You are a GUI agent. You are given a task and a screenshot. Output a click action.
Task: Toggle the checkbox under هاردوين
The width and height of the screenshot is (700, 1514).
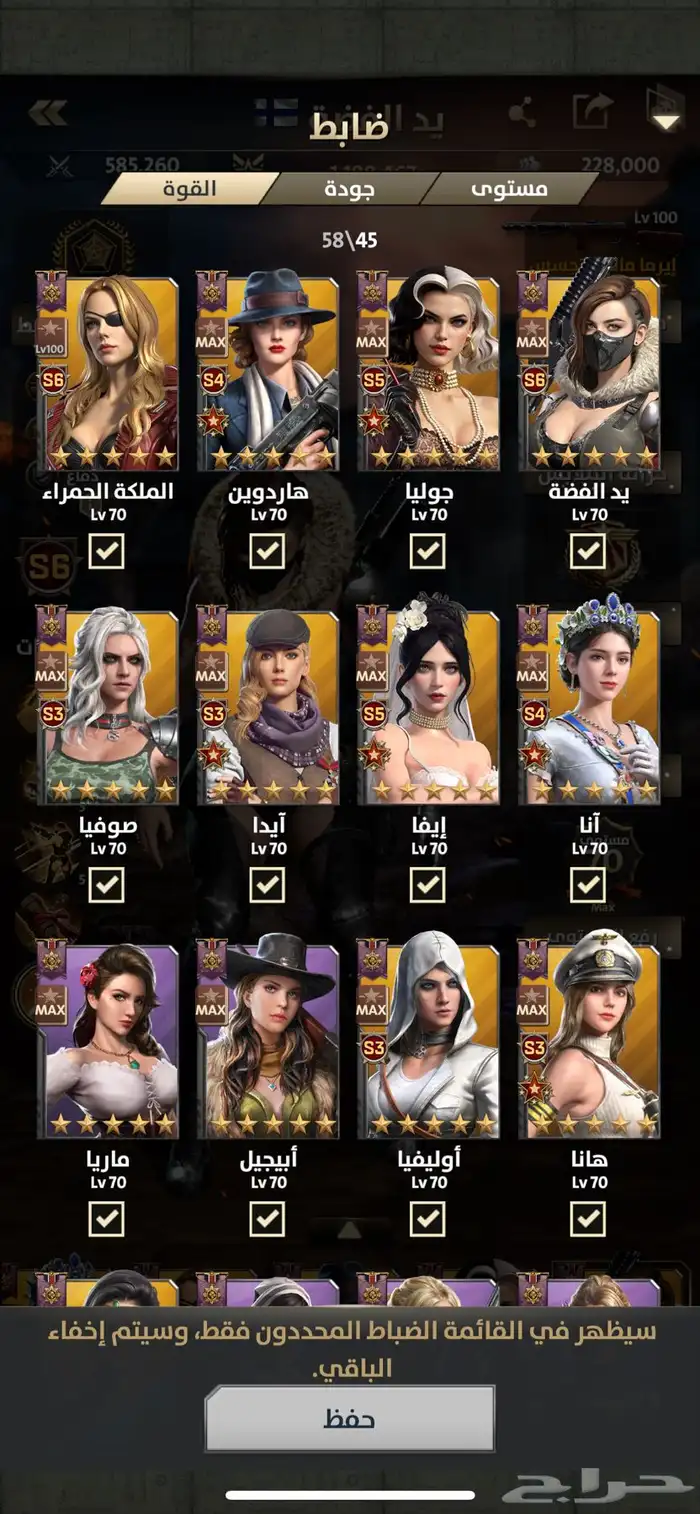267,550
